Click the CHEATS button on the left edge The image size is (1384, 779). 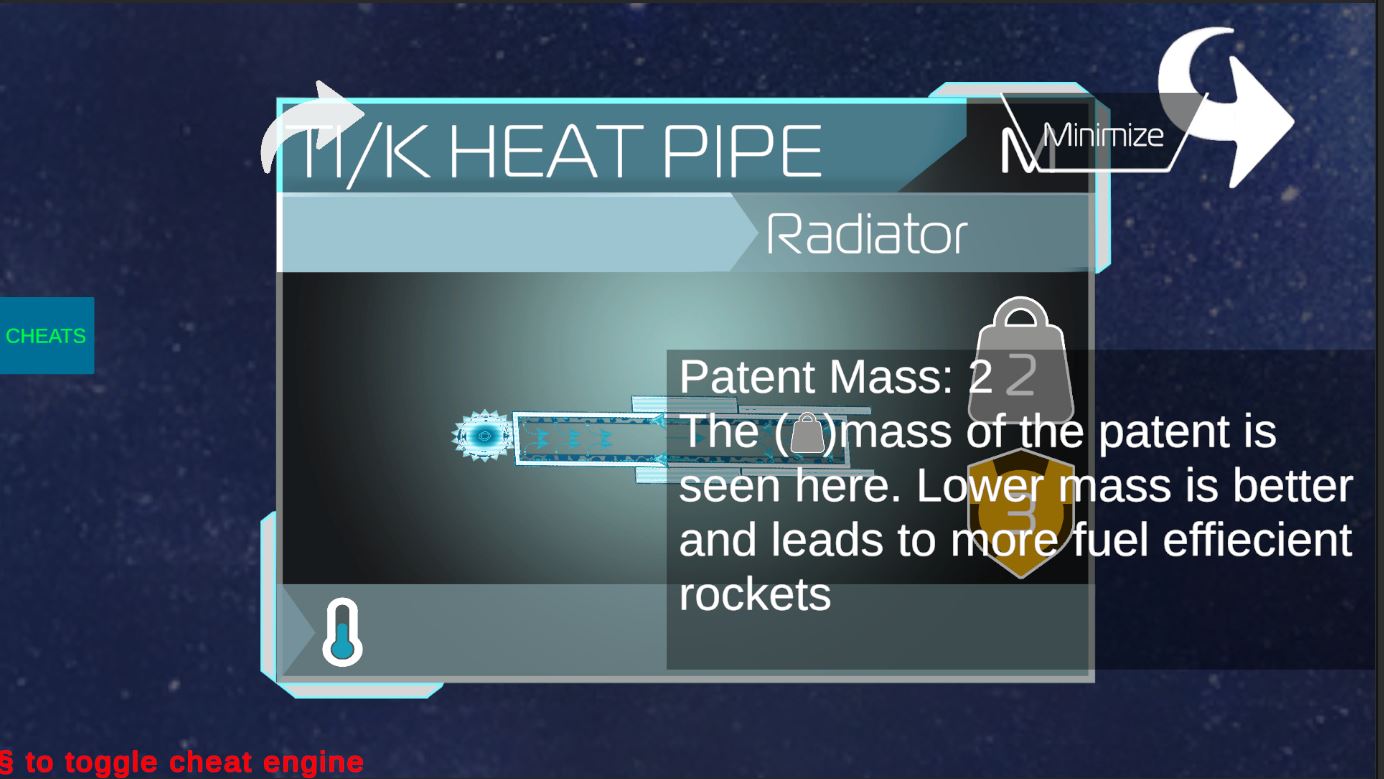[46, 337]
